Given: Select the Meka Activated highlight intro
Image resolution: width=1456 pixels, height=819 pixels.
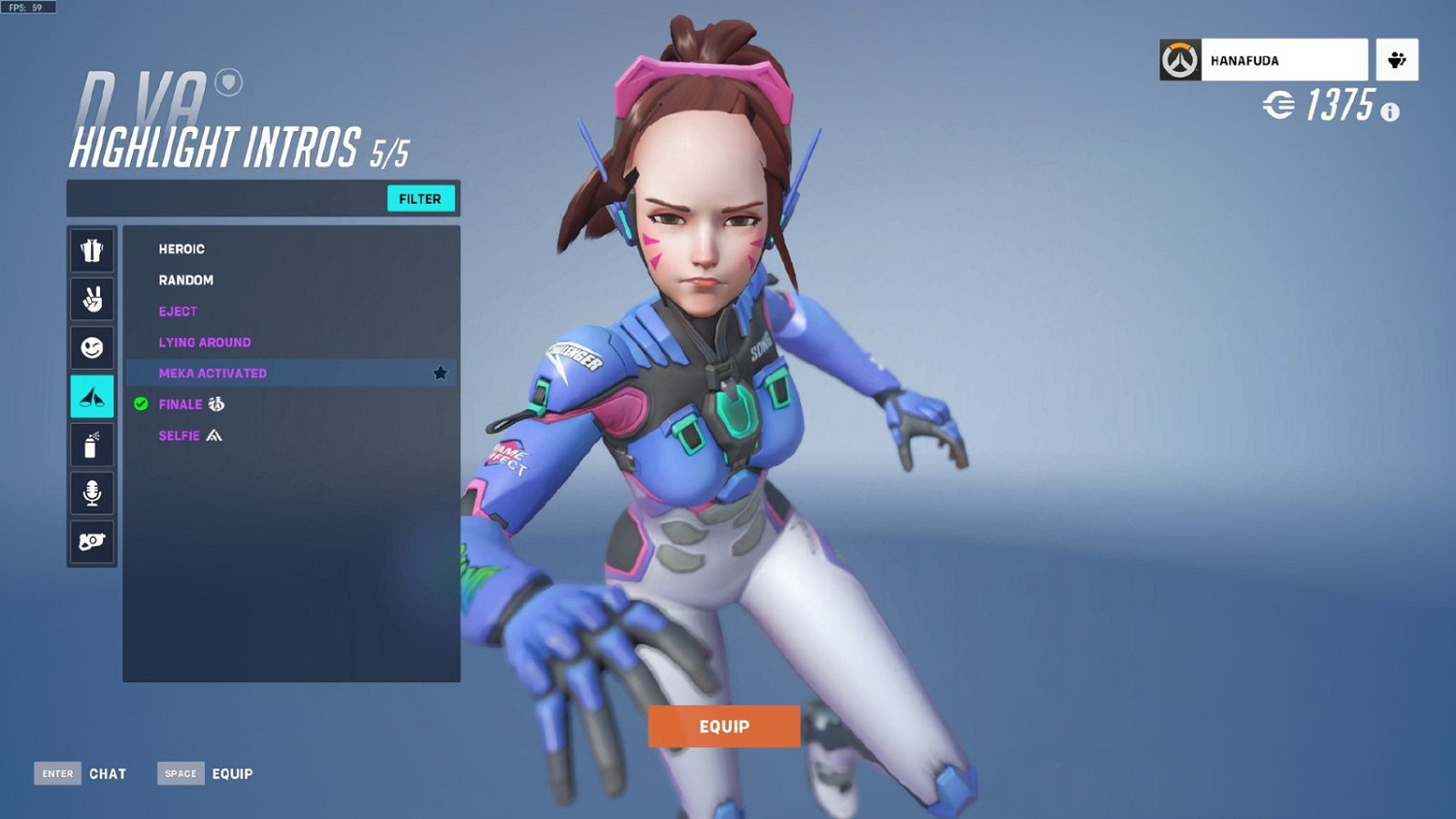Looking at the screenshot, I should pos(213,374).
